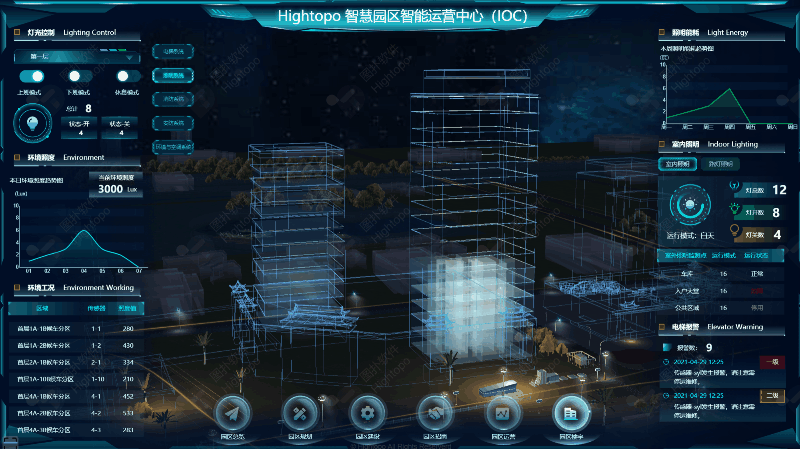Select the topmost system button beside Lighting Control

tap(172, 50)
